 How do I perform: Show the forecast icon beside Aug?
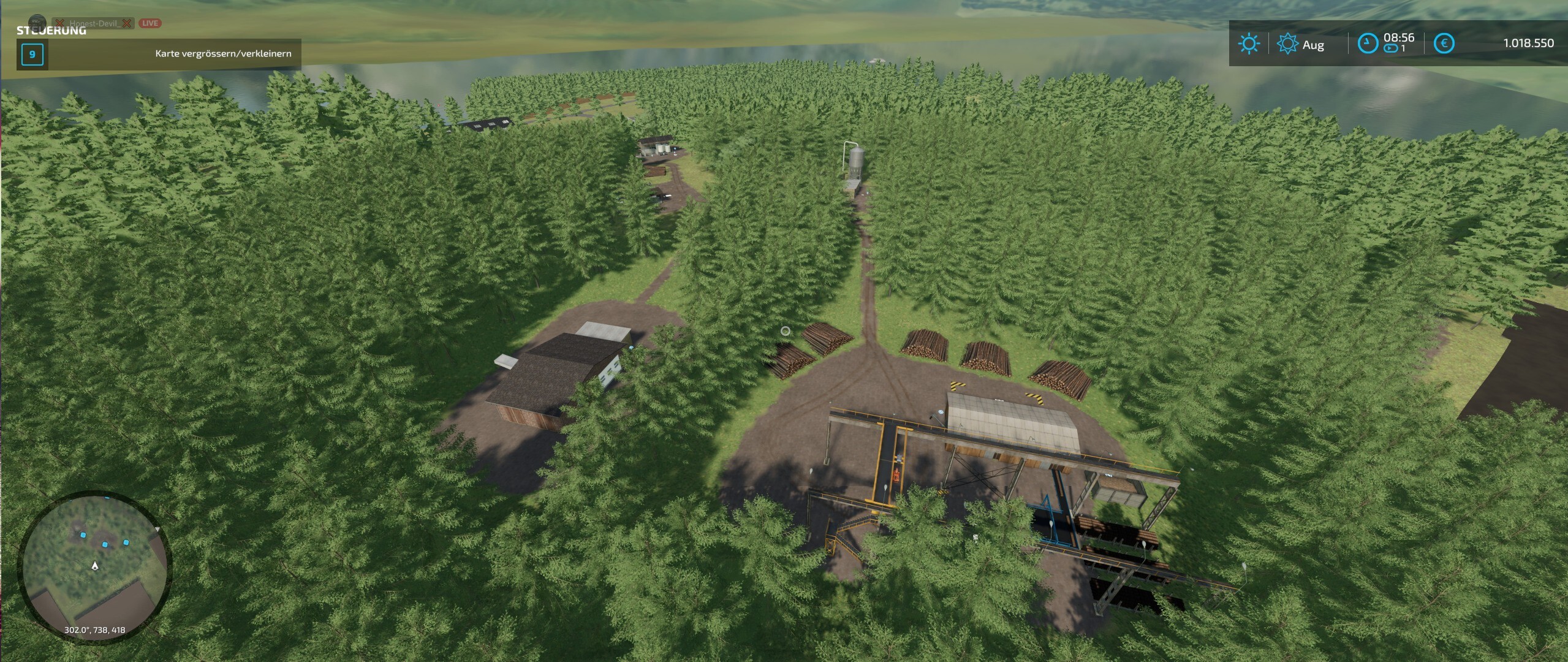pos(1287,44)
